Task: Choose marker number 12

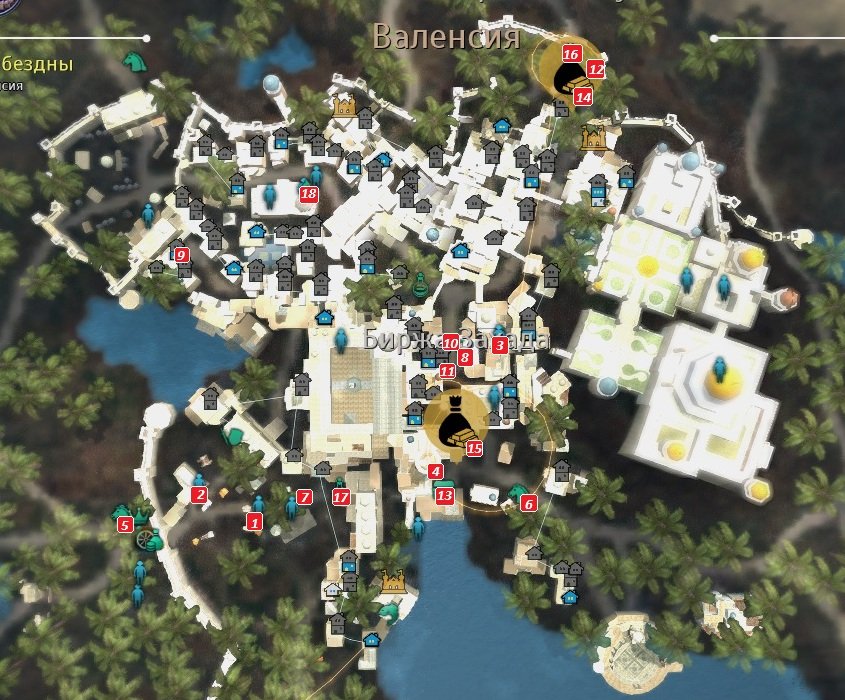Action: point(596,70)
